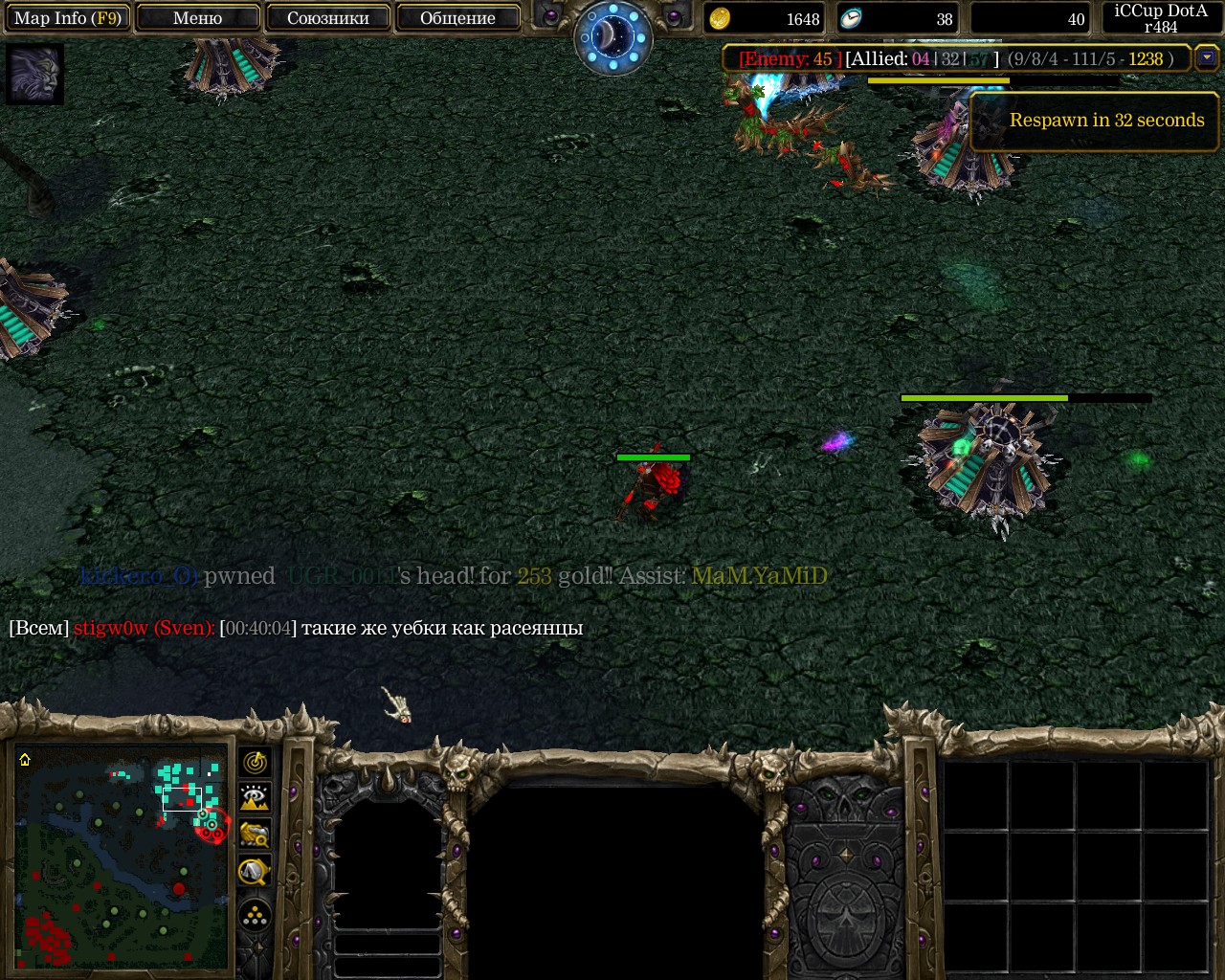Image resolution: width=1225 pixels, height=980 pixels.
Task: Click the yellow house marker on minimap
Action: [x=25, y=760]
